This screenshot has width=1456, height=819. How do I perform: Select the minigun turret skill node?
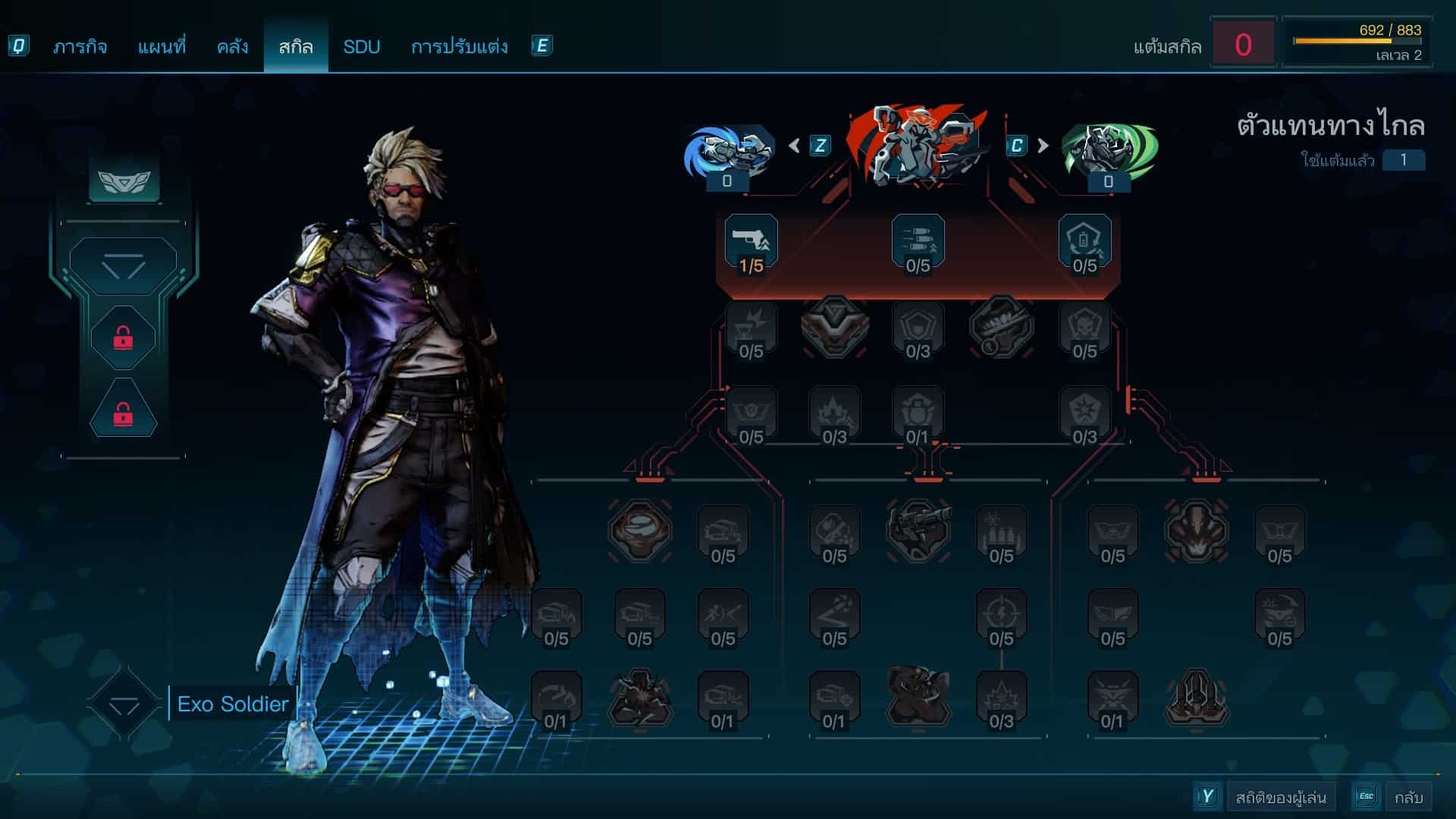[x=918, y=529]
